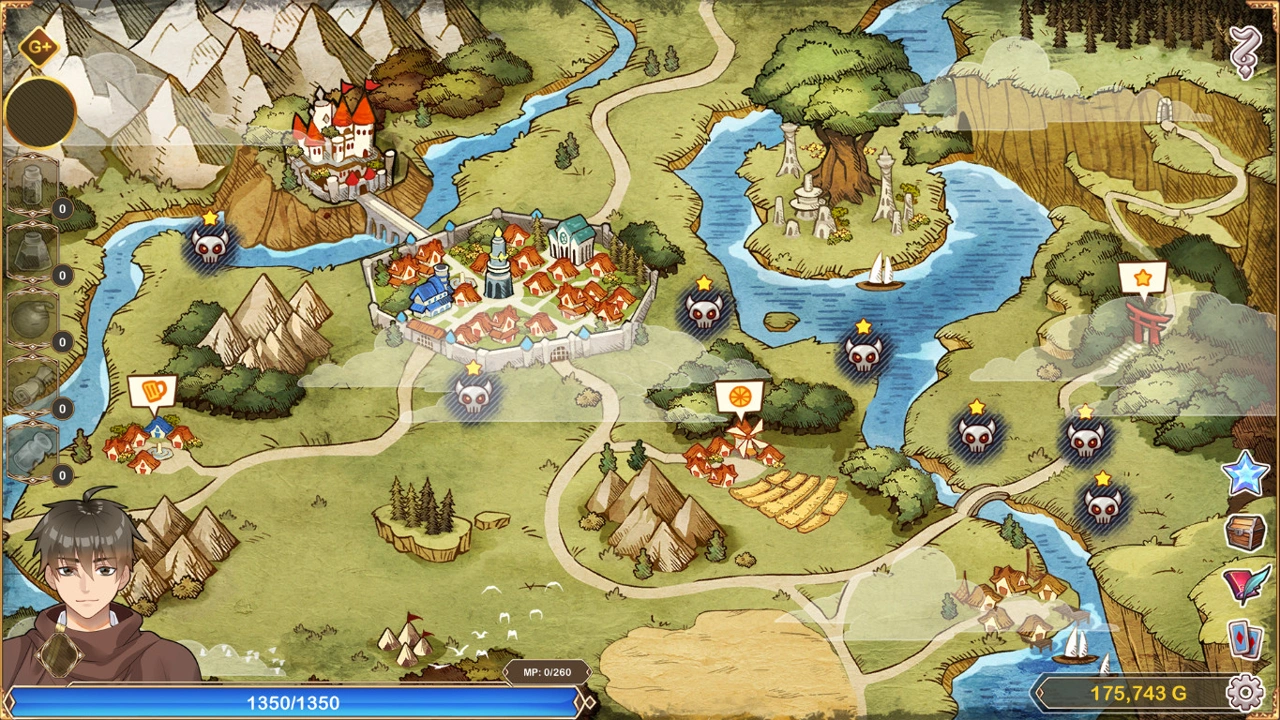Image resolution: width=1280 pixels, height=720 pixels.
Task: Select the blue star icon
Action: coord(1245,474)
